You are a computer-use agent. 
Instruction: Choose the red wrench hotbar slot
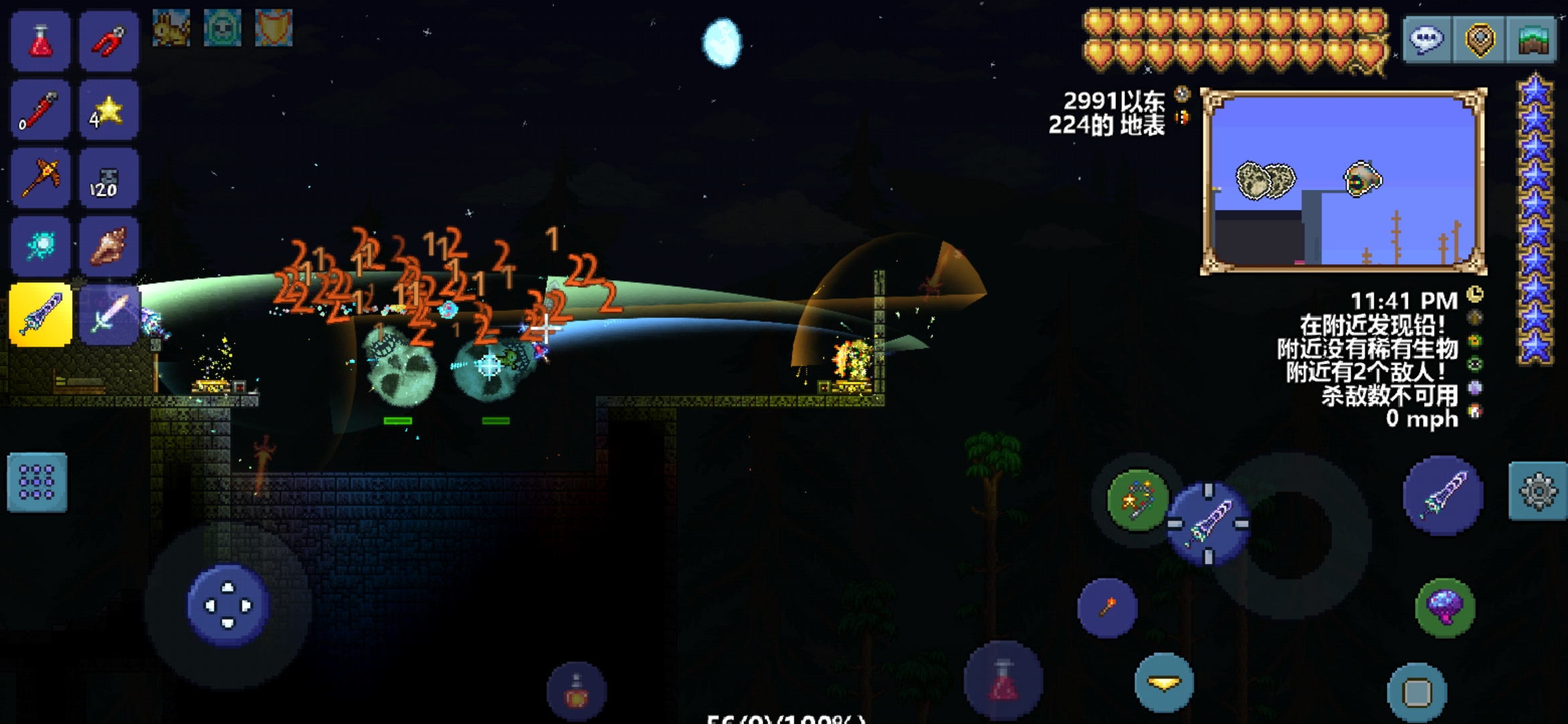tap(40, 111)
